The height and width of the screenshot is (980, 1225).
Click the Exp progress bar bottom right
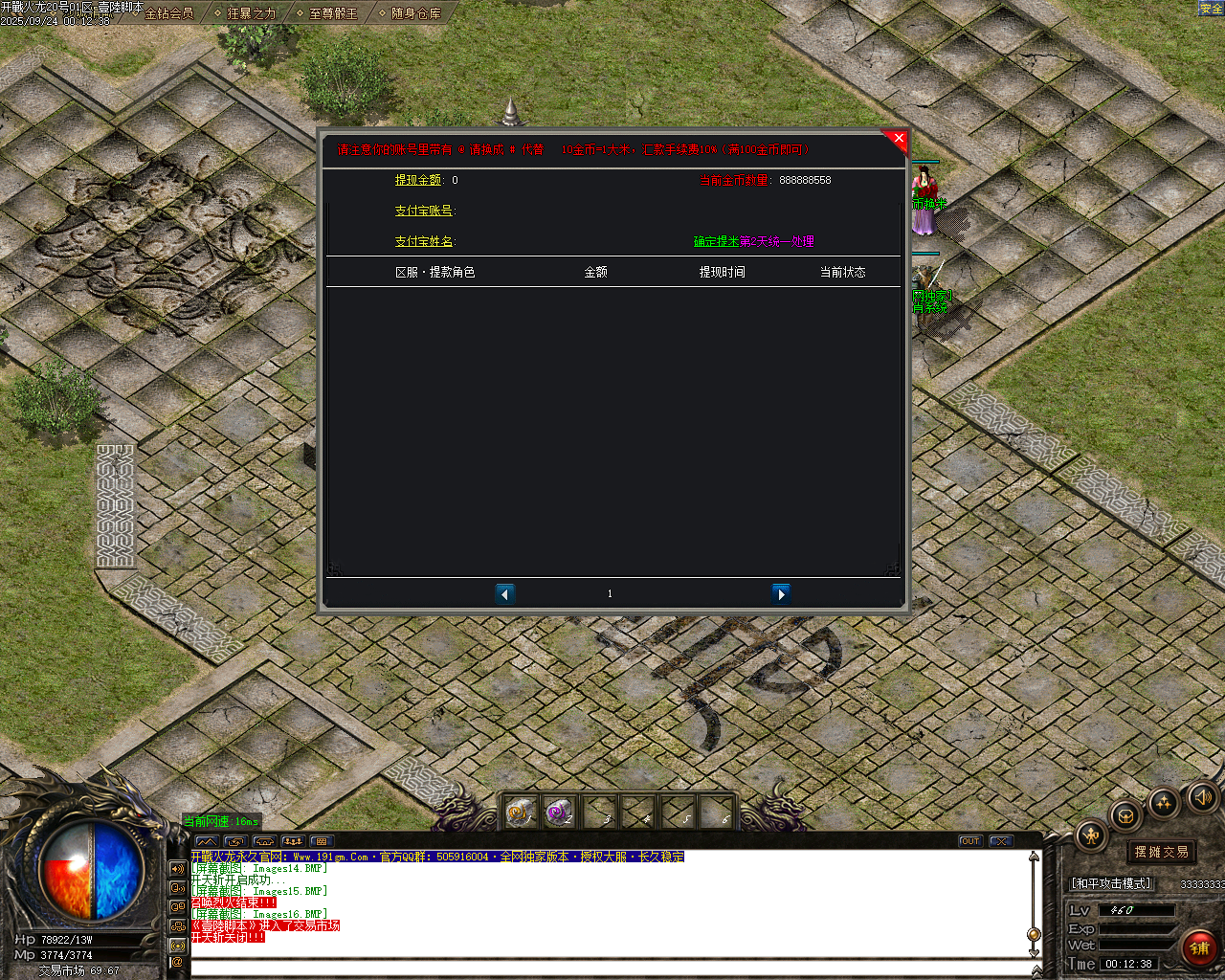click(1135, 927)
